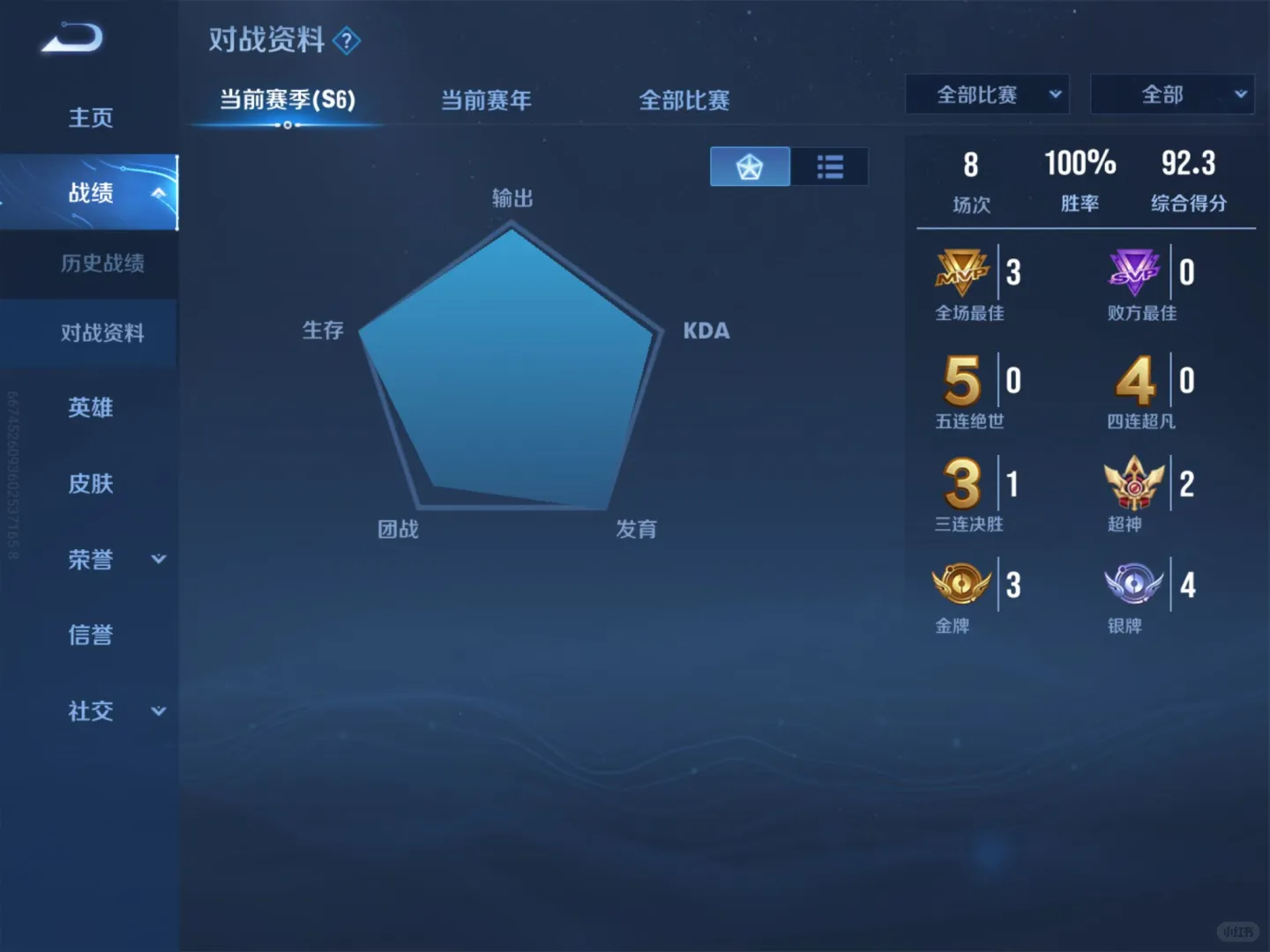Switch stats view to list mode

(x=829, y=166)
